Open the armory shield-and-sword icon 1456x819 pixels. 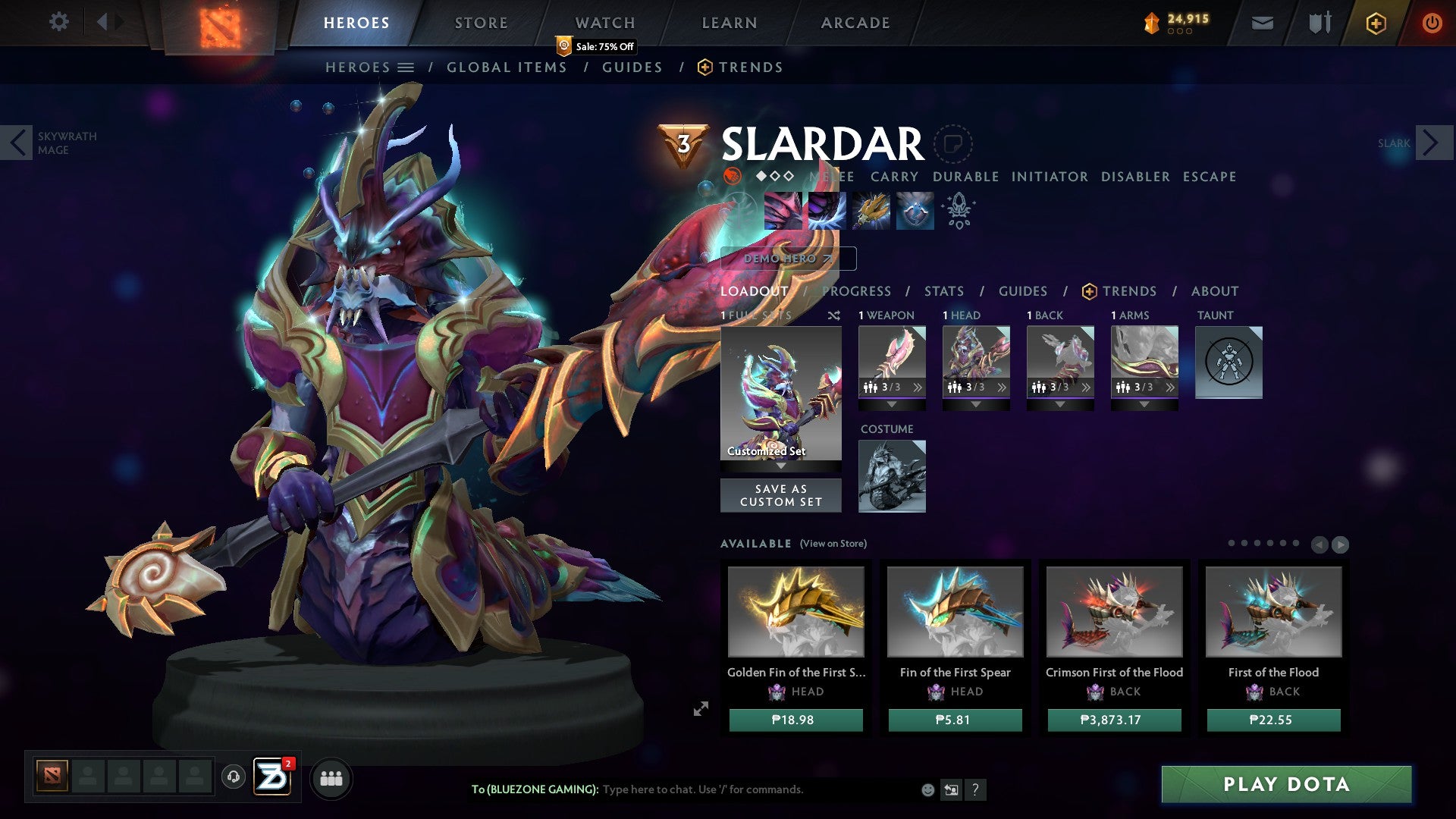coord(1318,23)
